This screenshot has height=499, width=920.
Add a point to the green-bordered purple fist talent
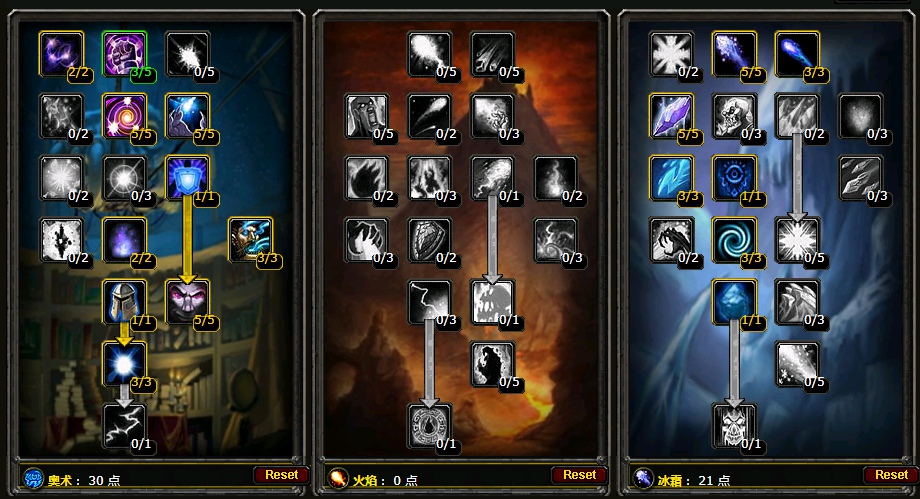point(124,53)
